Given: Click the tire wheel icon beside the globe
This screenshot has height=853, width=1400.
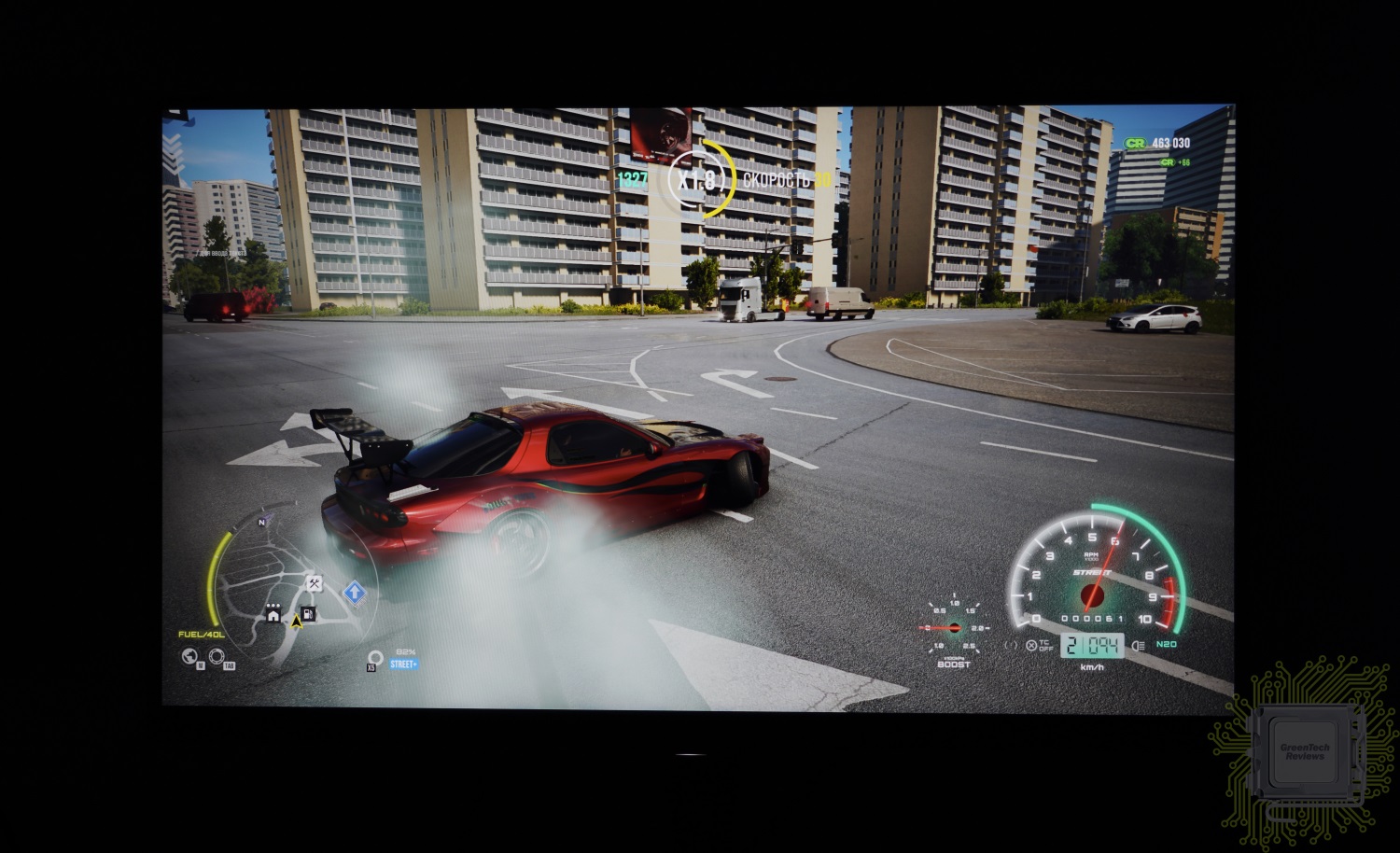Looking at the screenshot, I should click(x=217, y=656).
